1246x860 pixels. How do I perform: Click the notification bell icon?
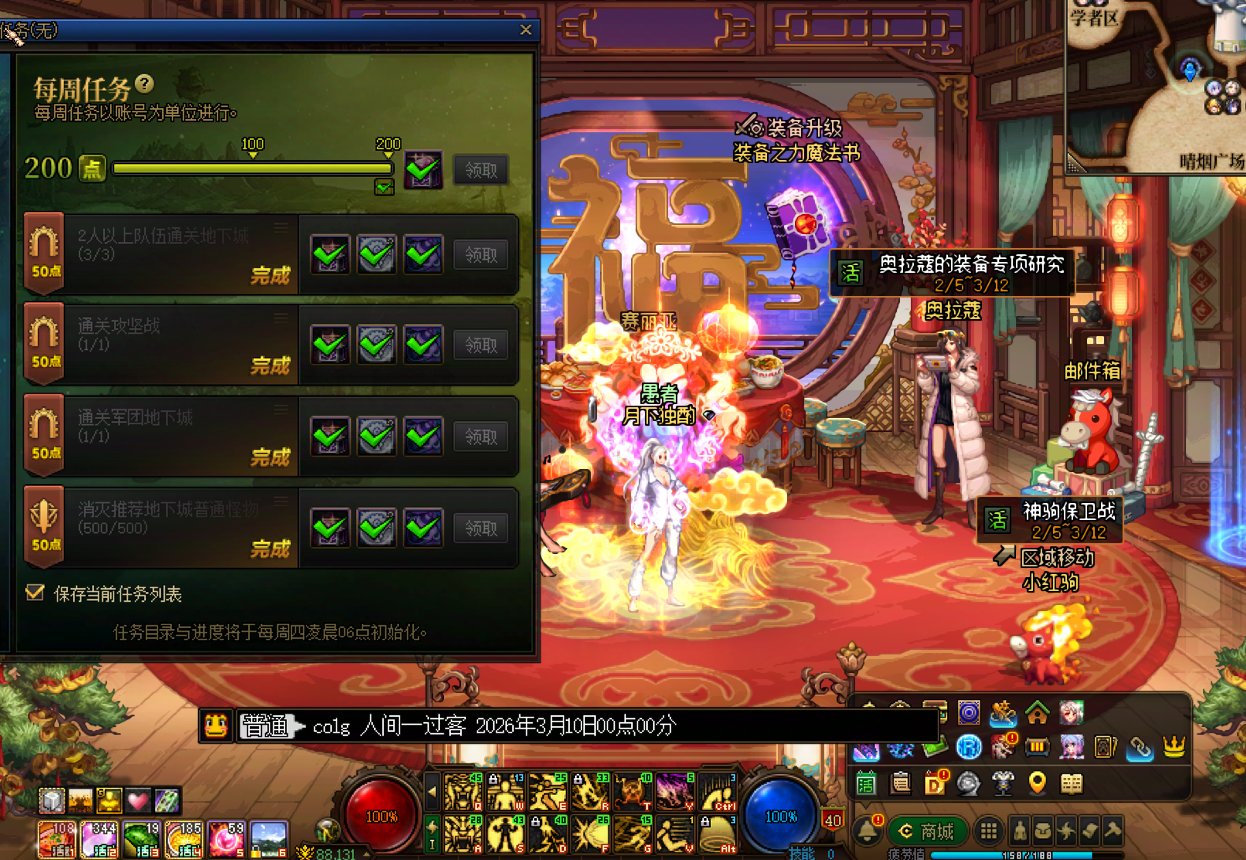tap(866, 830)
